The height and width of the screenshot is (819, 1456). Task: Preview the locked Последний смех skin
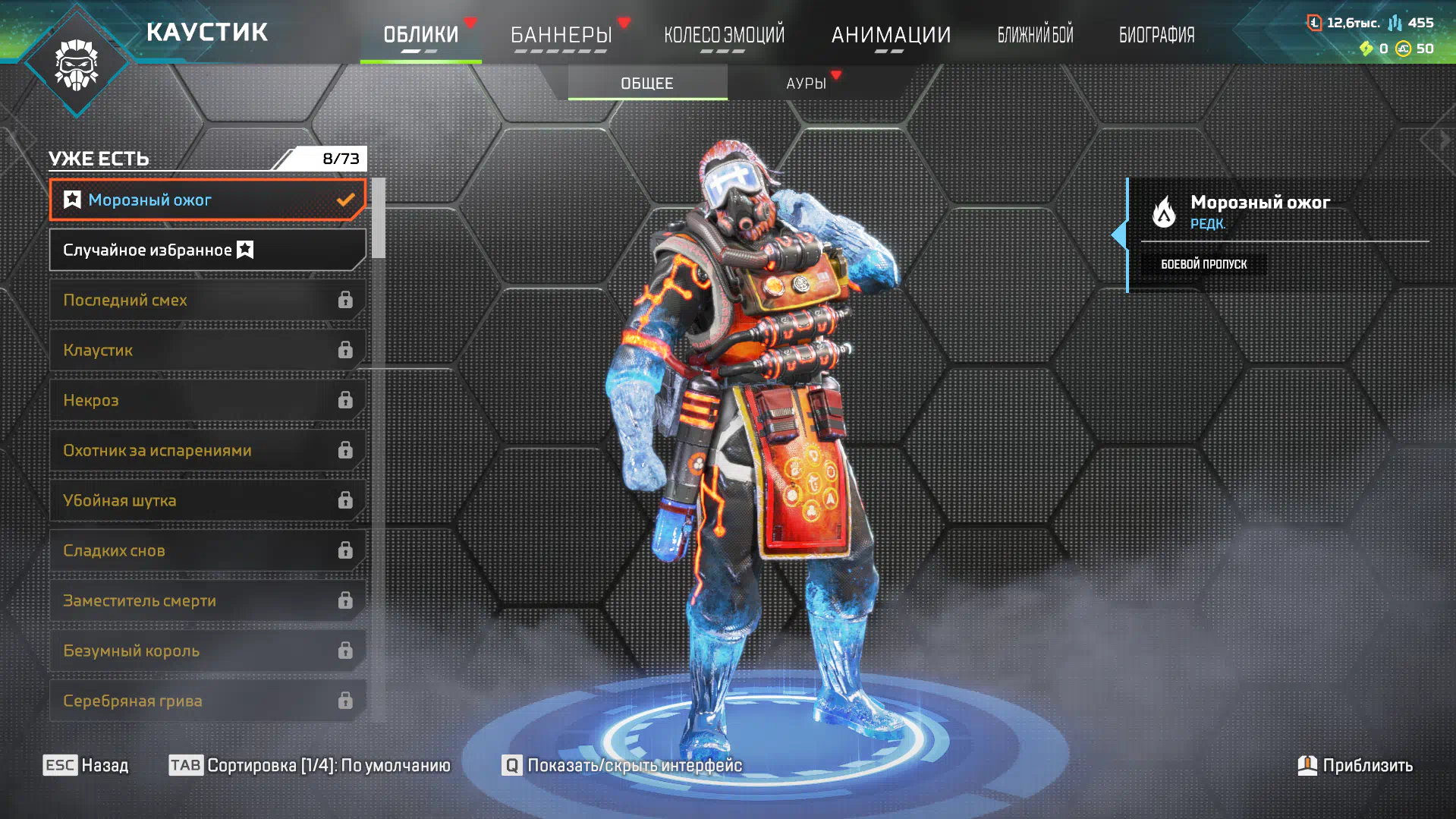206,301
